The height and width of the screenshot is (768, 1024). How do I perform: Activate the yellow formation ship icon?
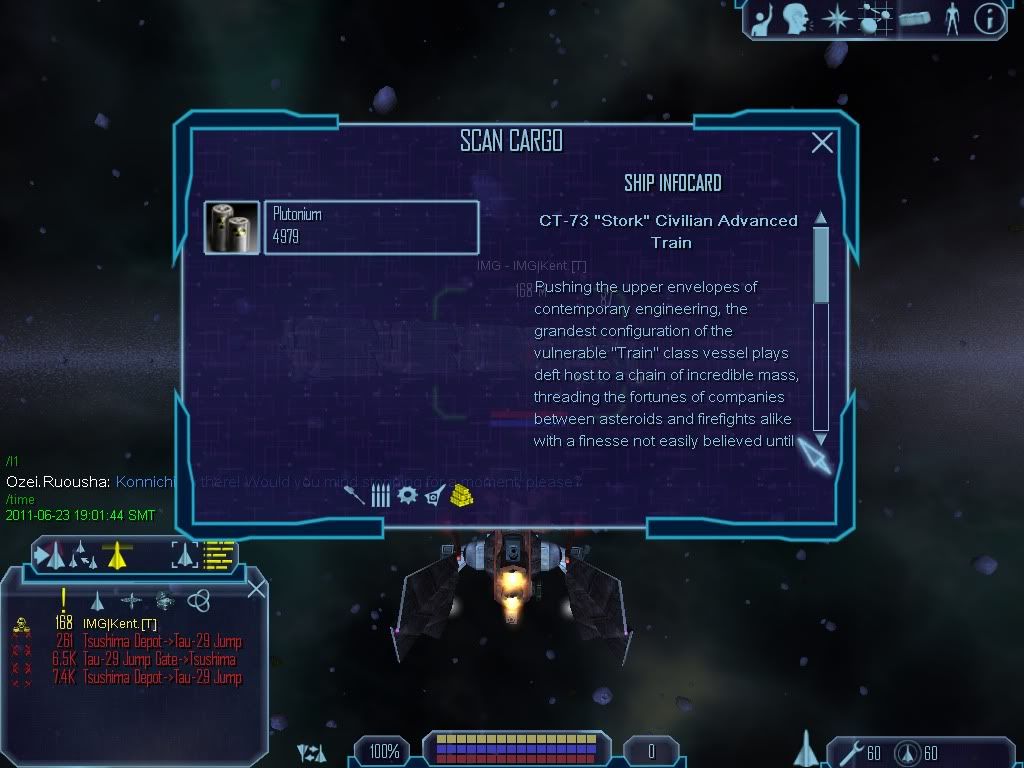[118, 553]
